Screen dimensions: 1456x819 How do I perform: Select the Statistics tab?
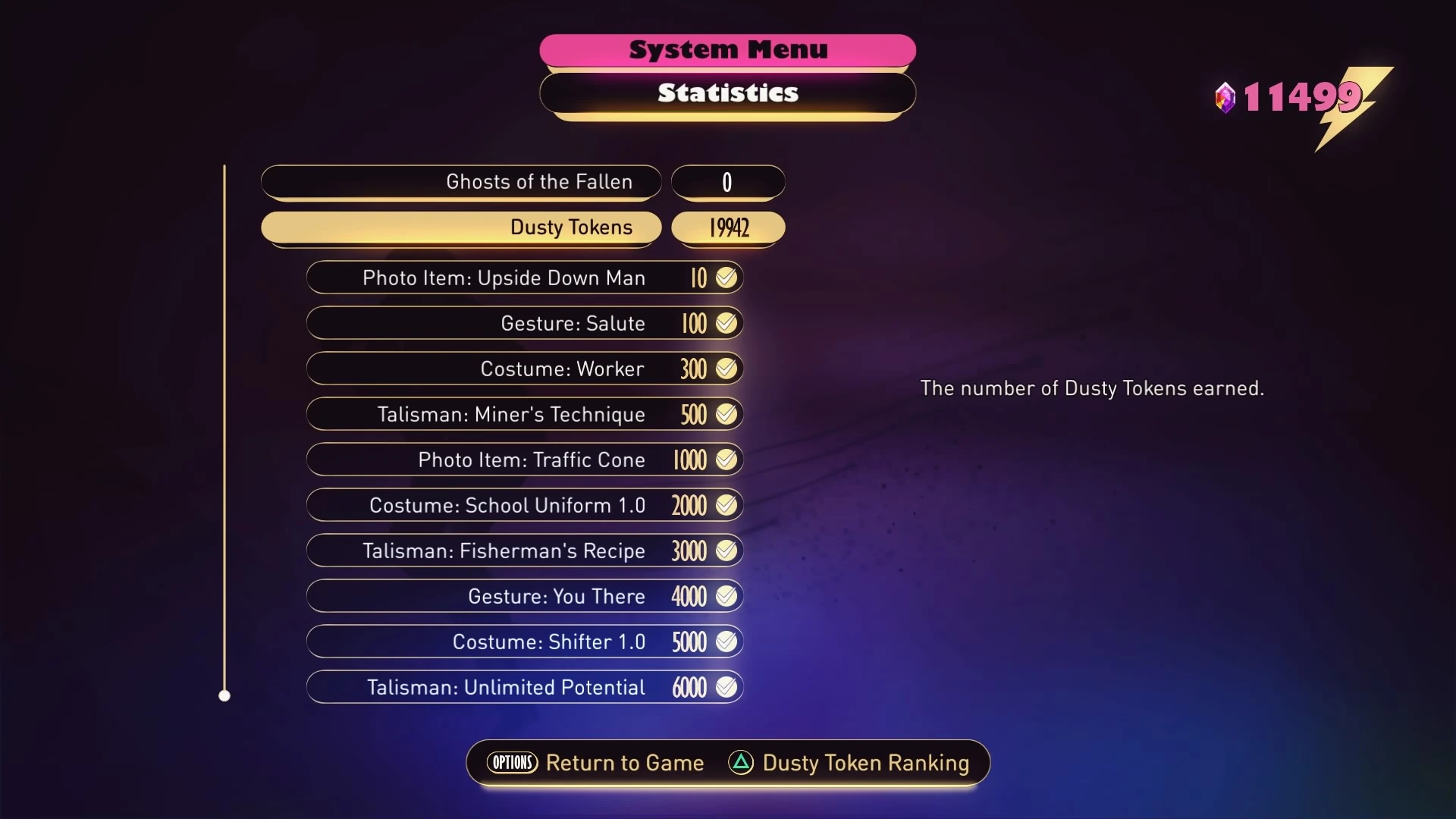pos(726,93)
